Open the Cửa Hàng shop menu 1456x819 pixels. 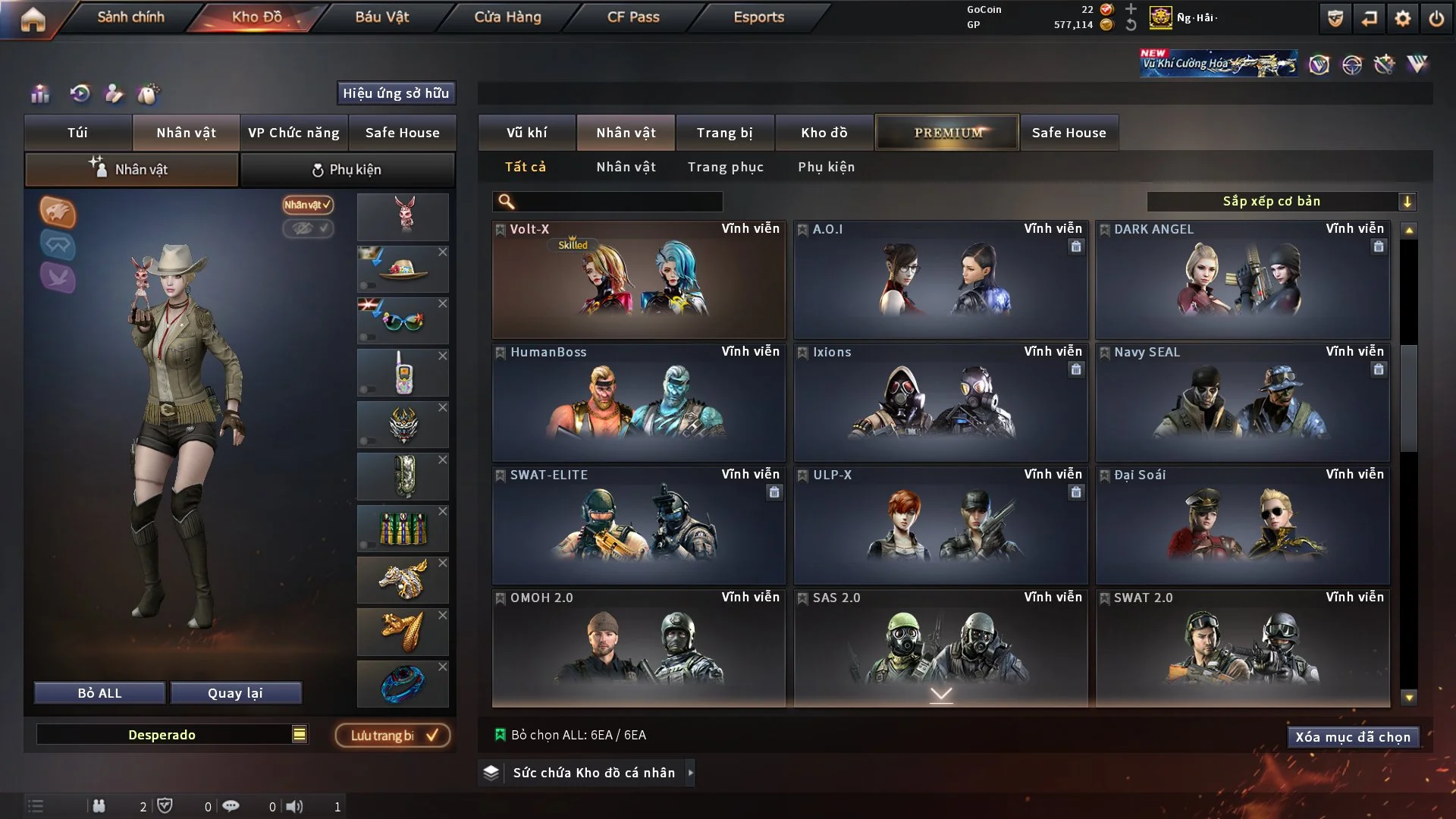[x=507, y=17]
